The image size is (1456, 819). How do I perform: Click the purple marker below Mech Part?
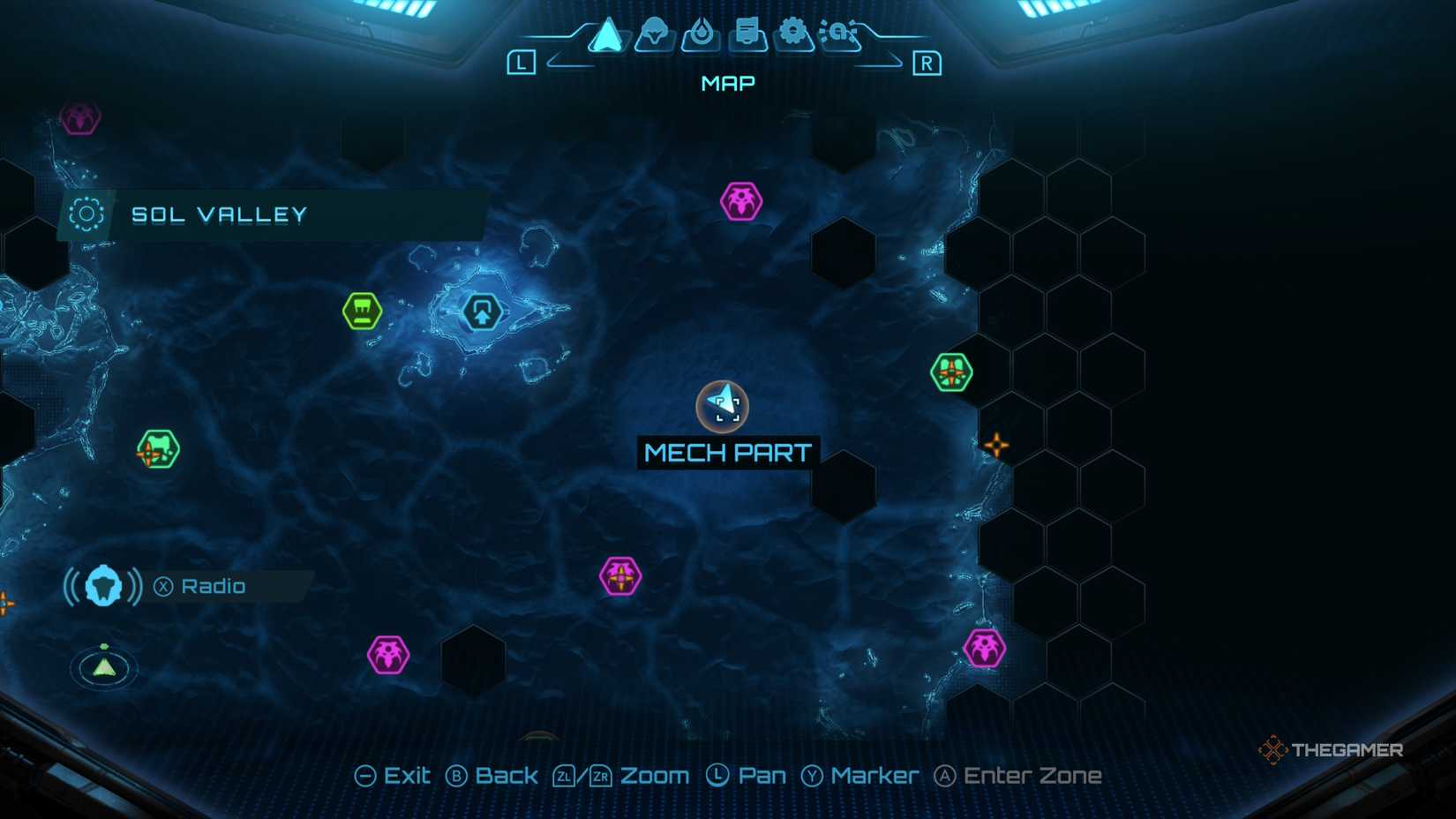click(620, 576)
